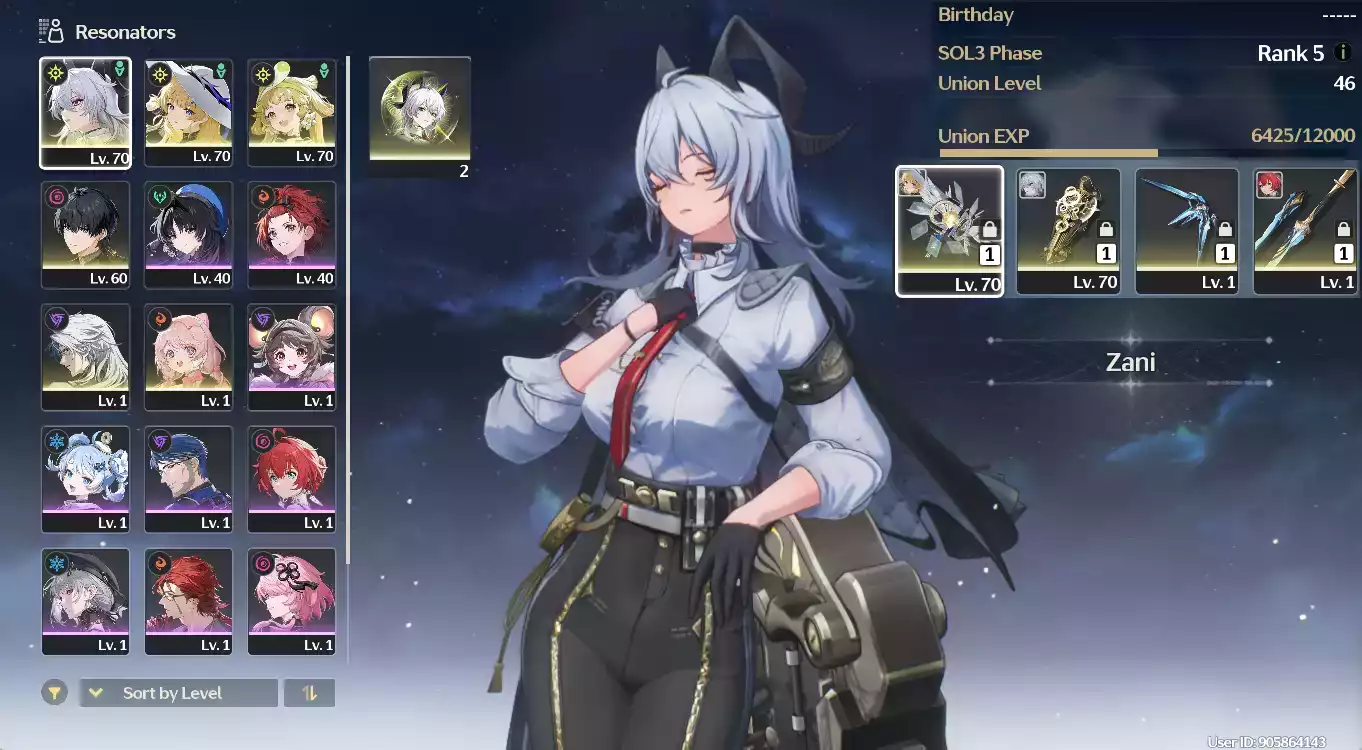This screenshot has width=1362, height=750.
Task: Select the green-hat blonde Lv. 70 resonator
Action: click(292, 112)
